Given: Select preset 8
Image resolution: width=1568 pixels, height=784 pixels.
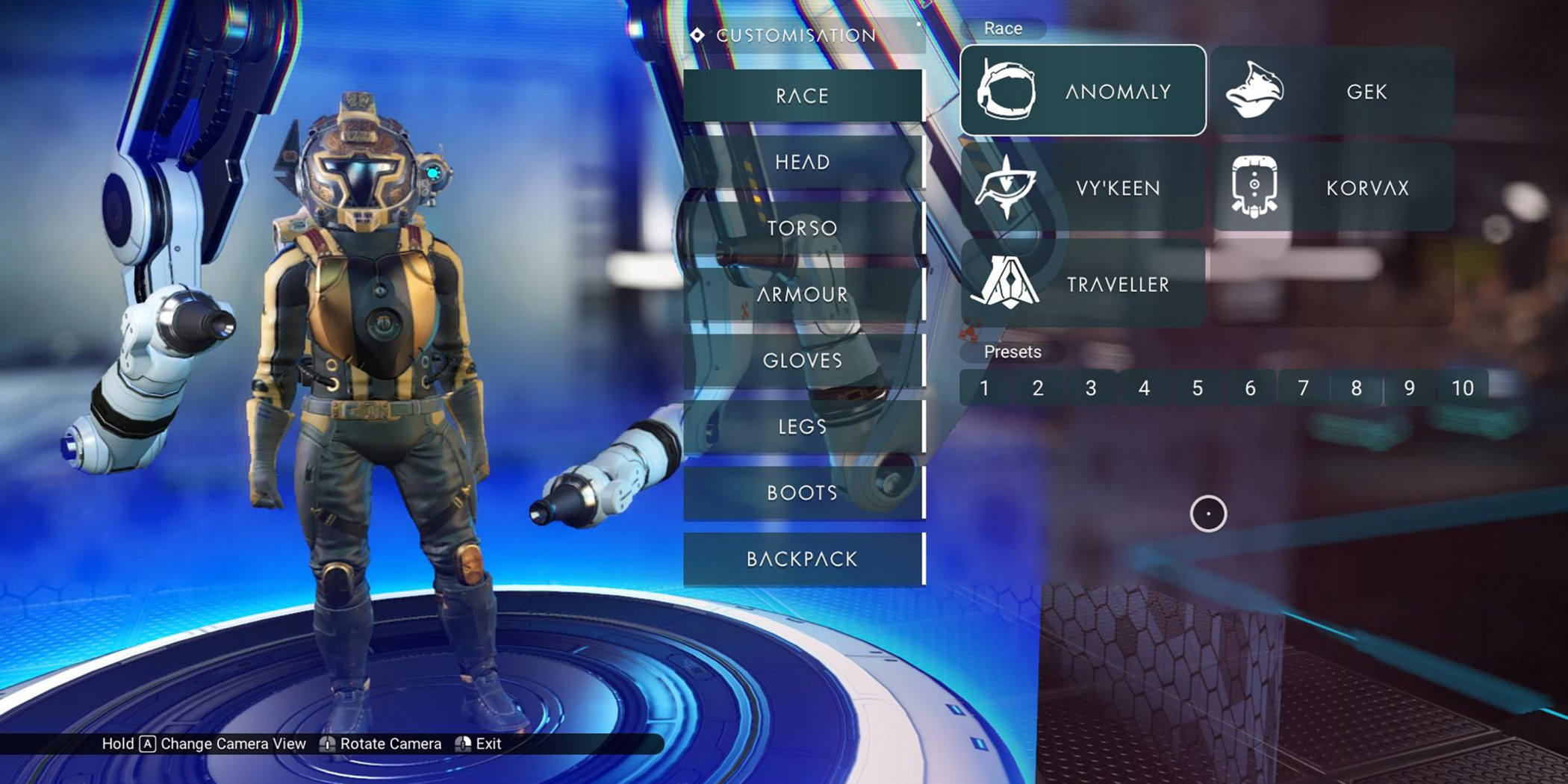Looking at the screenshot, I should [1356, 388].
